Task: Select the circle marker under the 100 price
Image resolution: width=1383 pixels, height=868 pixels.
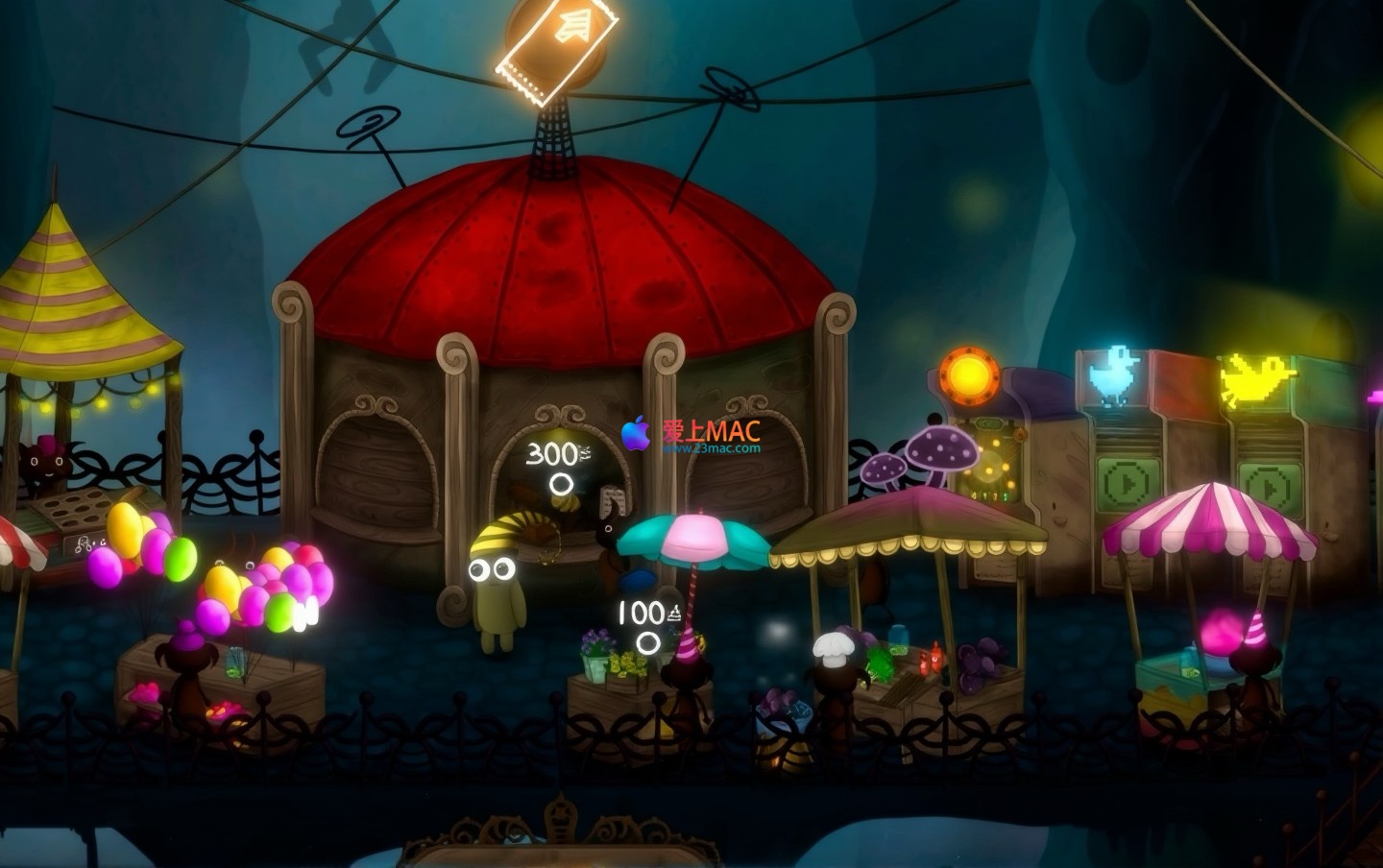Action: coord(649,640)
